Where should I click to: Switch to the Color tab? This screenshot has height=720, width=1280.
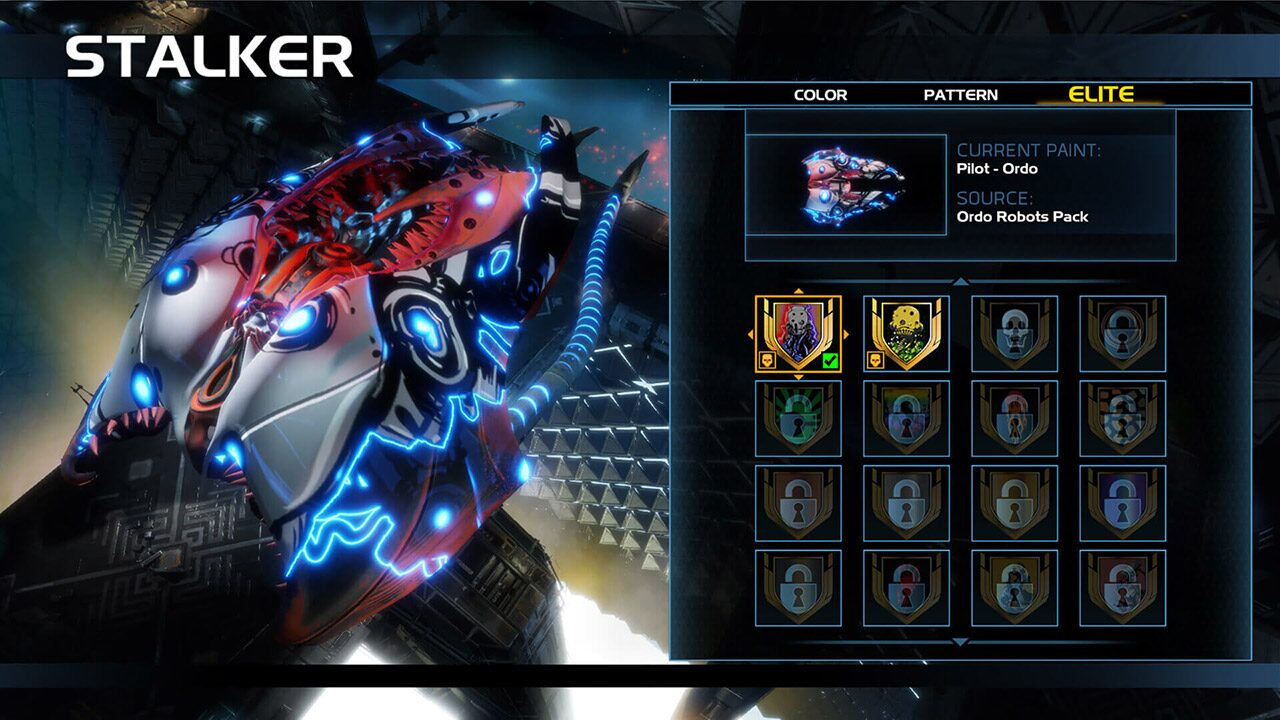pyautogui.click(x=820, y=95)
